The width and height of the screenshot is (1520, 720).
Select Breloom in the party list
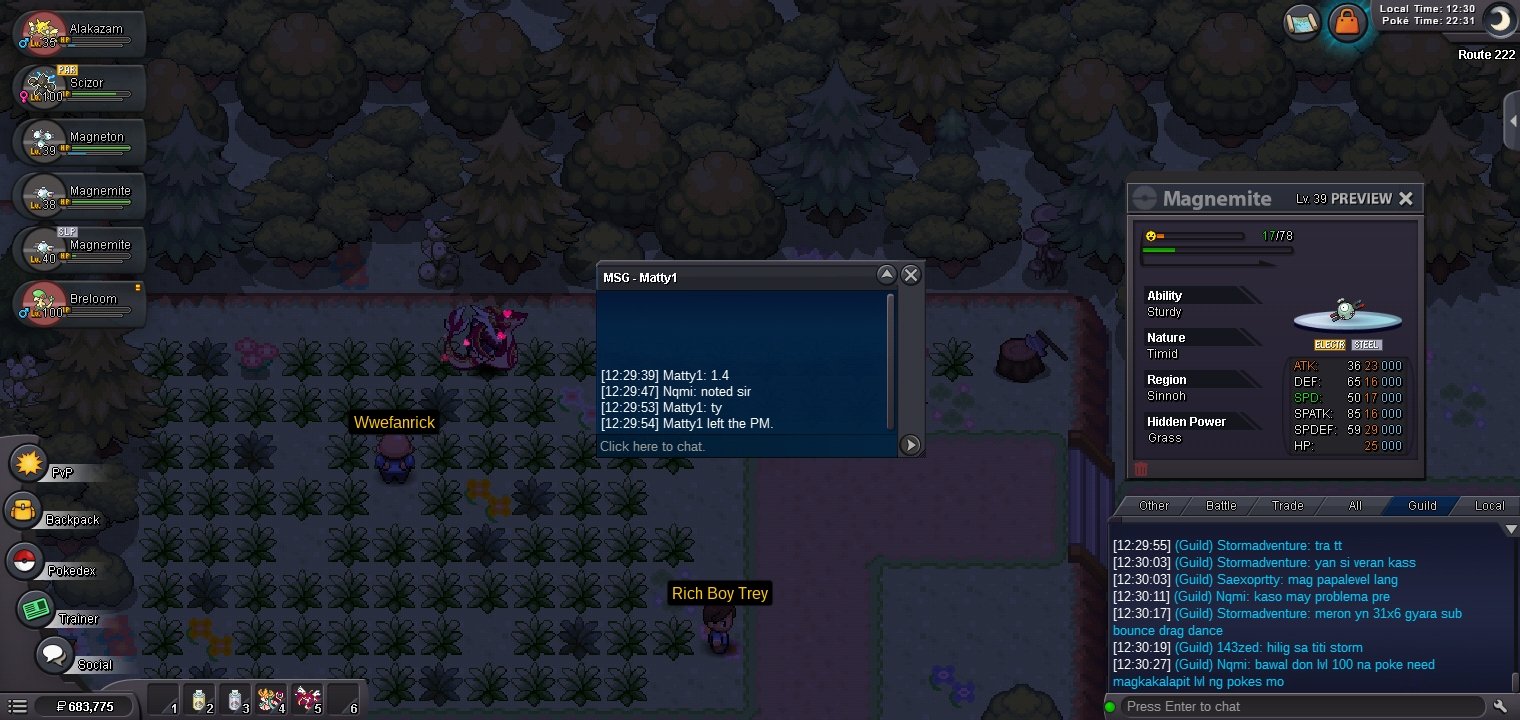[78, 303]
